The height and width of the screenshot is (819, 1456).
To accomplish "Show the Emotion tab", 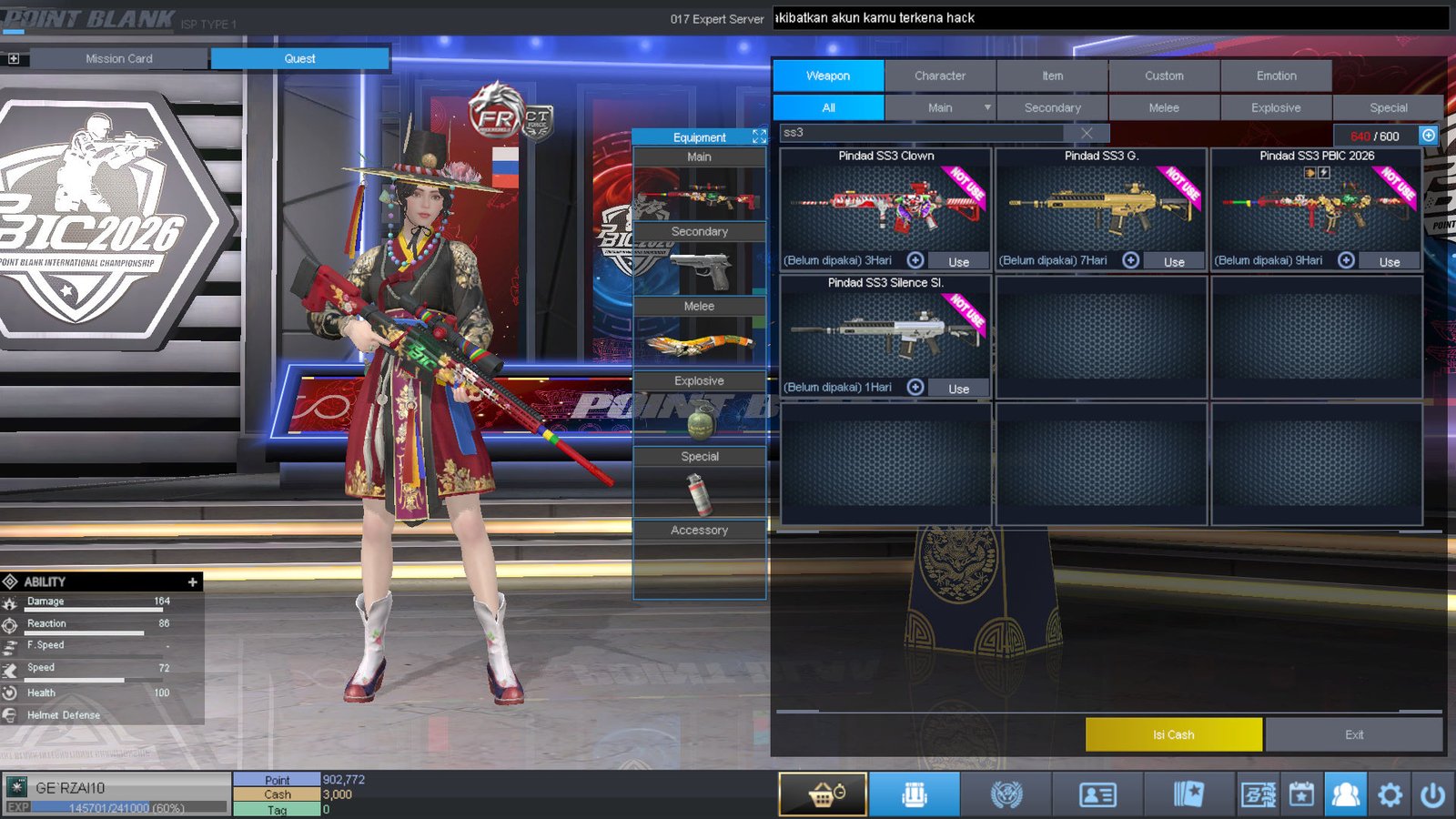I will [1276, 76].
